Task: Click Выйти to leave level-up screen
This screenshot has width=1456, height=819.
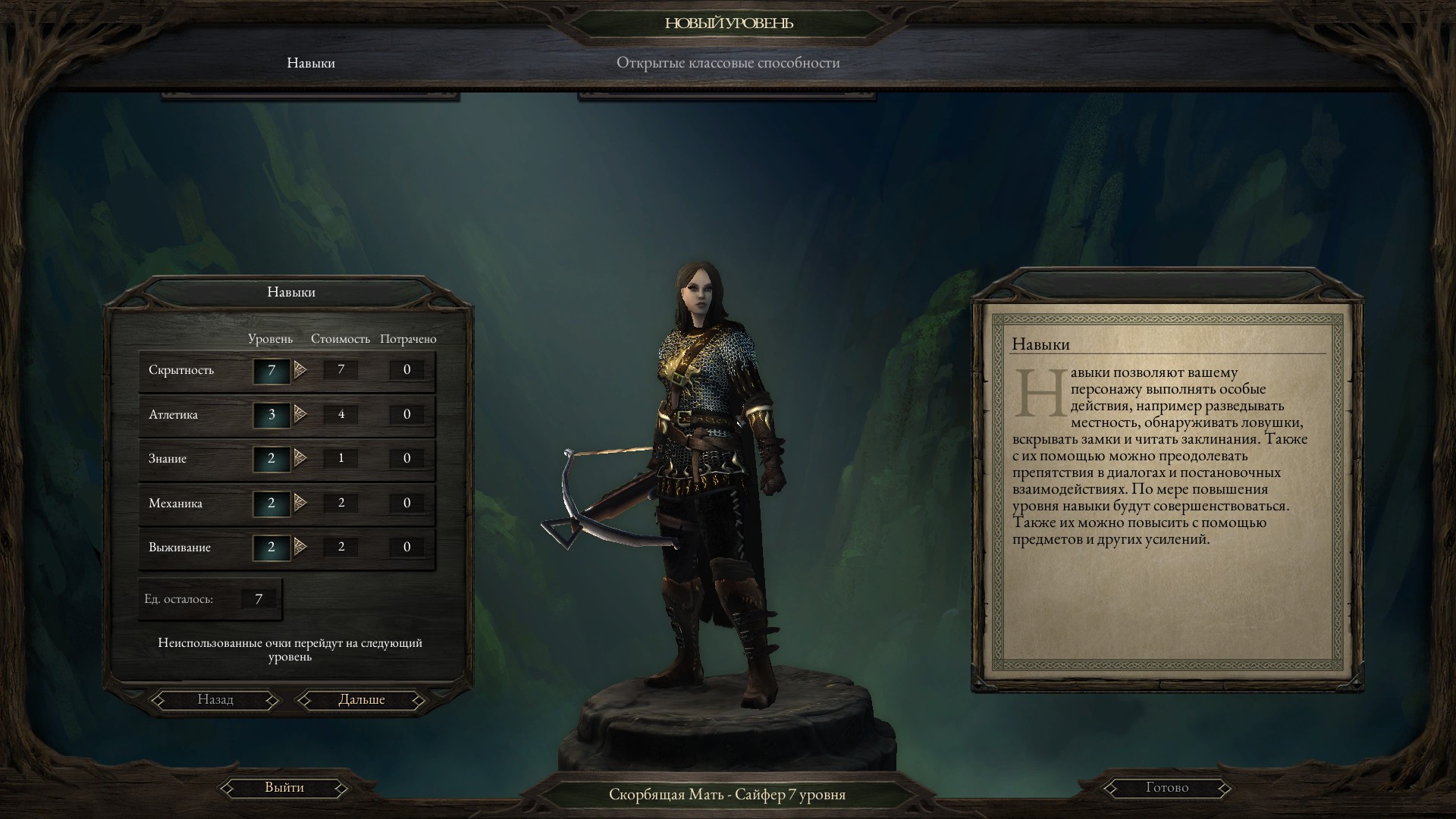Action: [284, 787]
